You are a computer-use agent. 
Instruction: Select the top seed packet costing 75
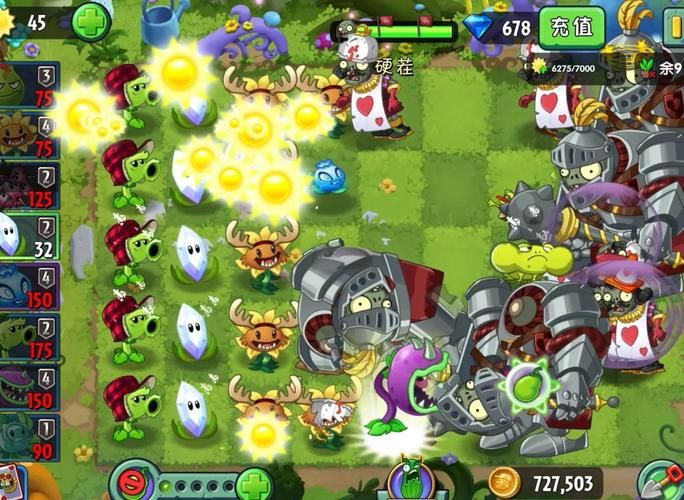pos(28,86)
